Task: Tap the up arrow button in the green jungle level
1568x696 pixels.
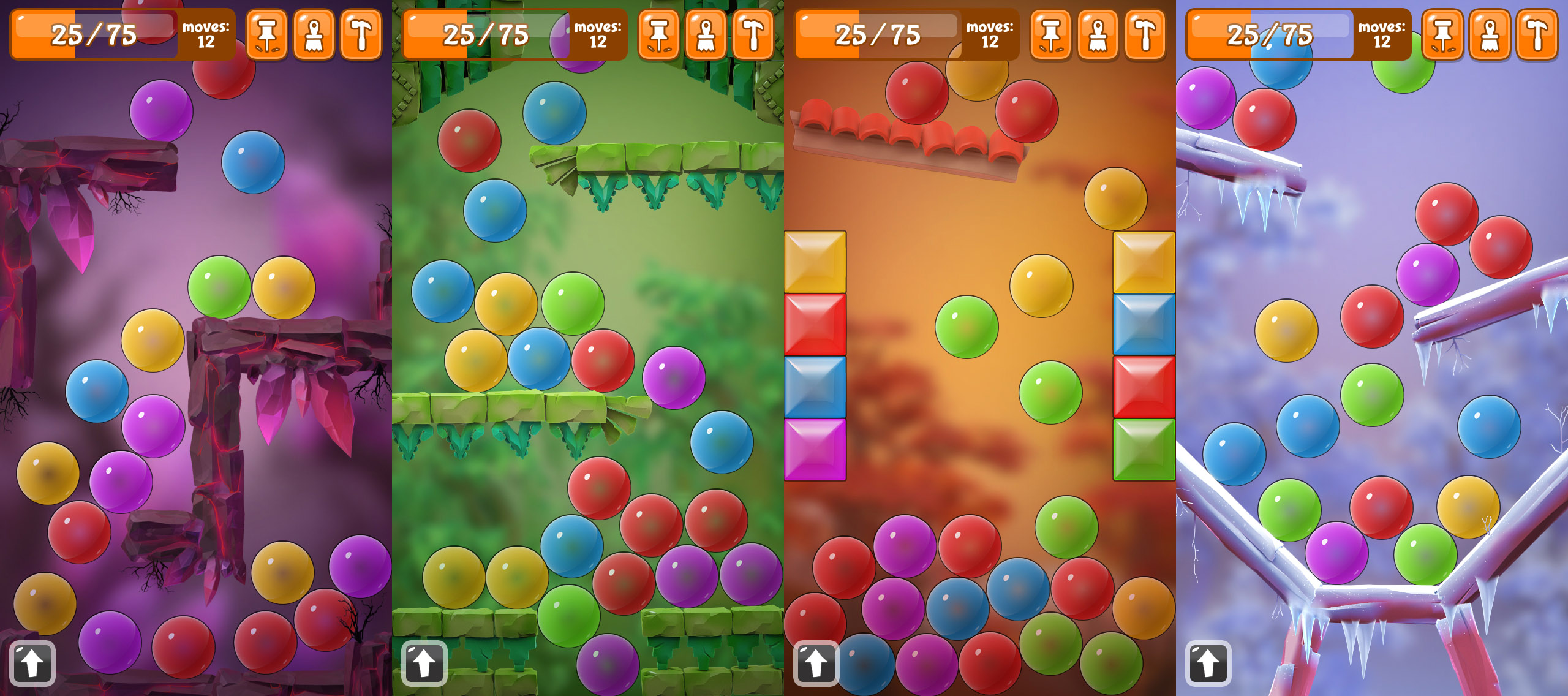Action: coord(424,663)
